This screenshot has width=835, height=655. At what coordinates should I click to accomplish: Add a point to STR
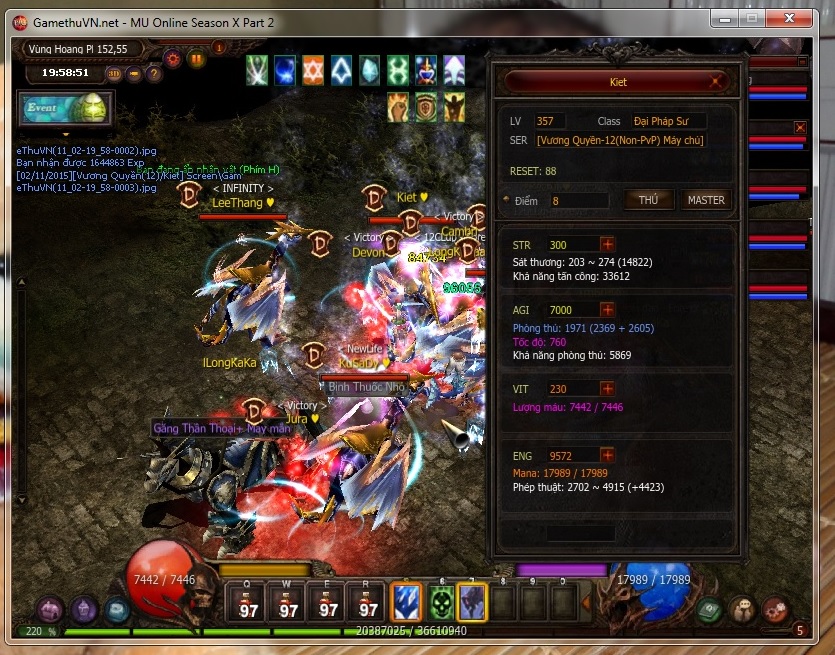click(607, 245)
